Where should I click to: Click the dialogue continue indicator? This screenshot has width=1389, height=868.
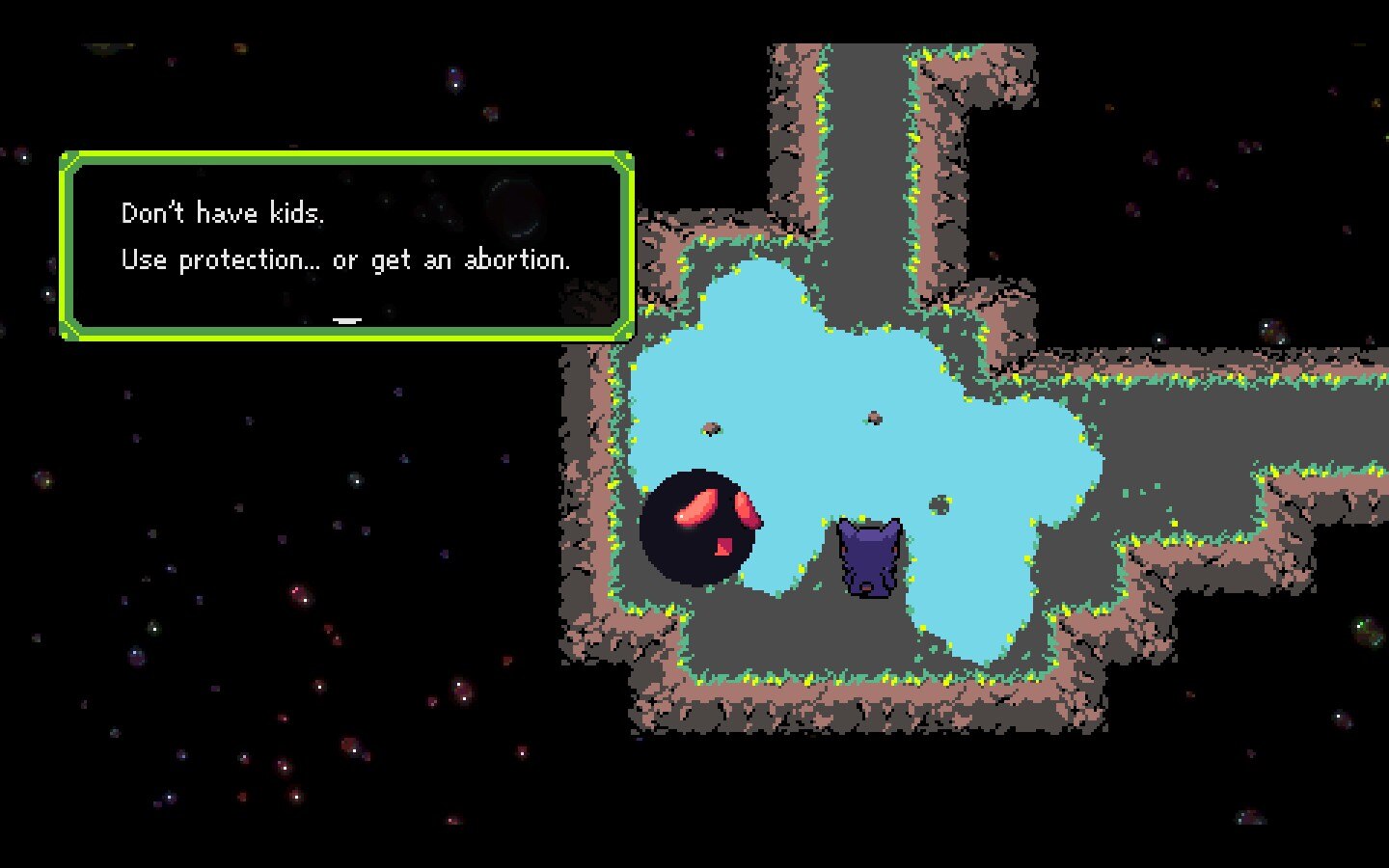click(x=347, y=319)
